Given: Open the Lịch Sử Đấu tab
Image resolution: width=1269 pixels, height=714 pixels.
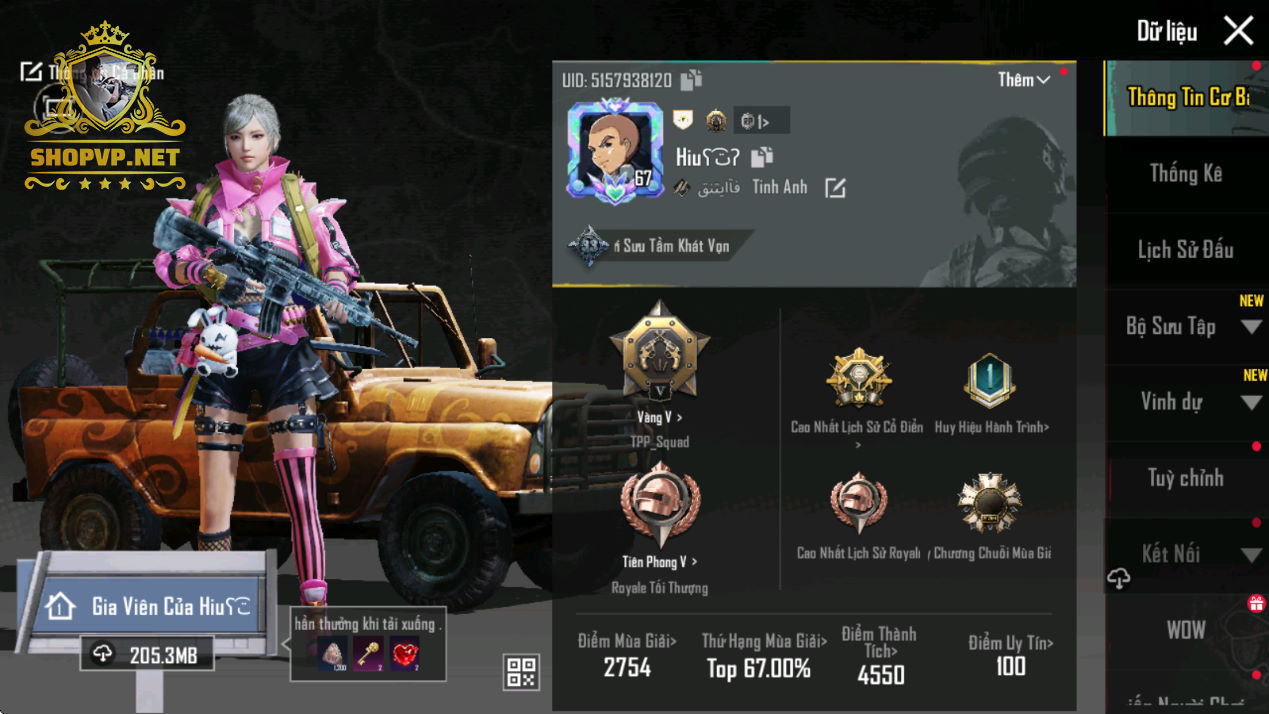Looking at the screenshot, I should pyautogui.click(x=1185, y=250).
